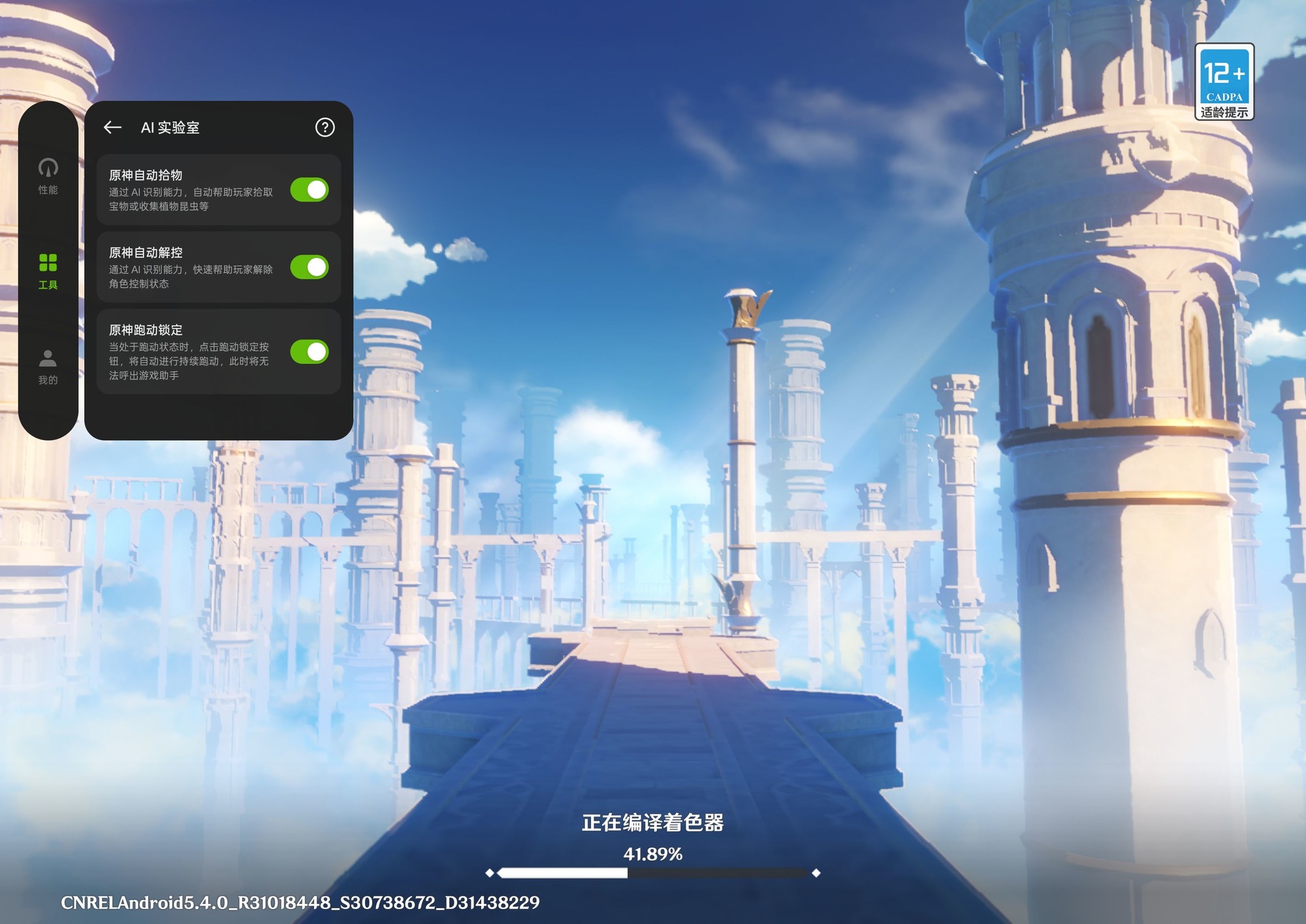Click the headphone performance icon
This screenshot has width=1306, height=924.
point(48,167)
